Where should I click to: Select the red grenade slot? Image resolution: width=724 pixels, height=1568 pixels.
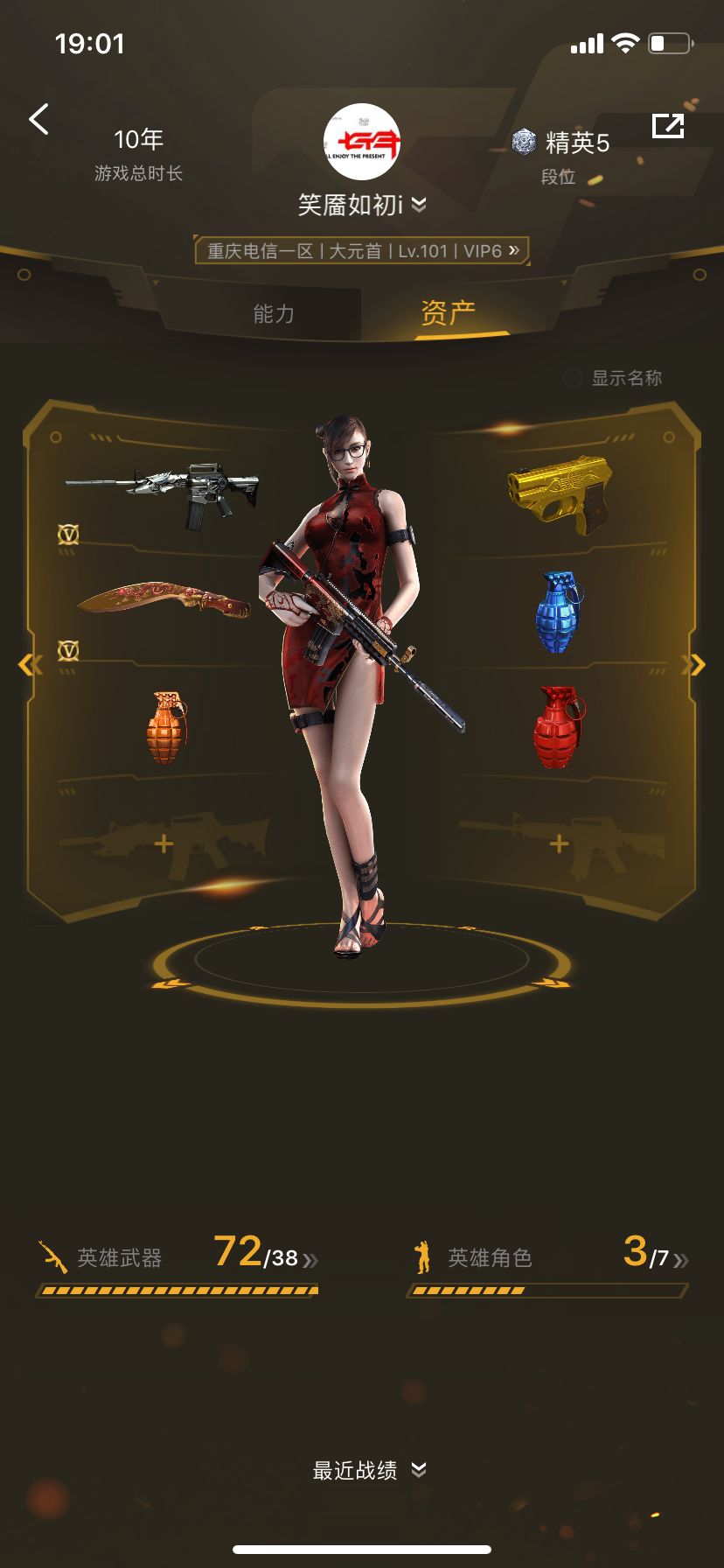click(559, 726)
